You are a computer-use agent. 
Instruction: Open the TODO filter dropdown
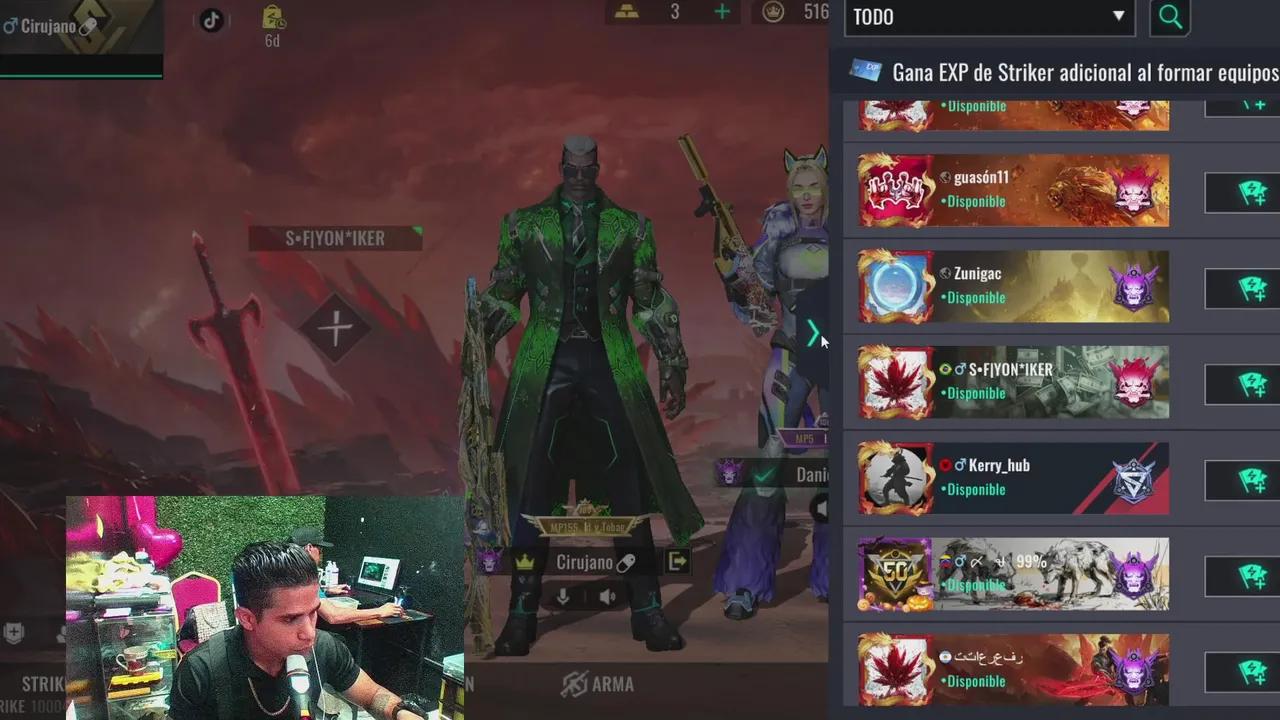tap(985, 17)
